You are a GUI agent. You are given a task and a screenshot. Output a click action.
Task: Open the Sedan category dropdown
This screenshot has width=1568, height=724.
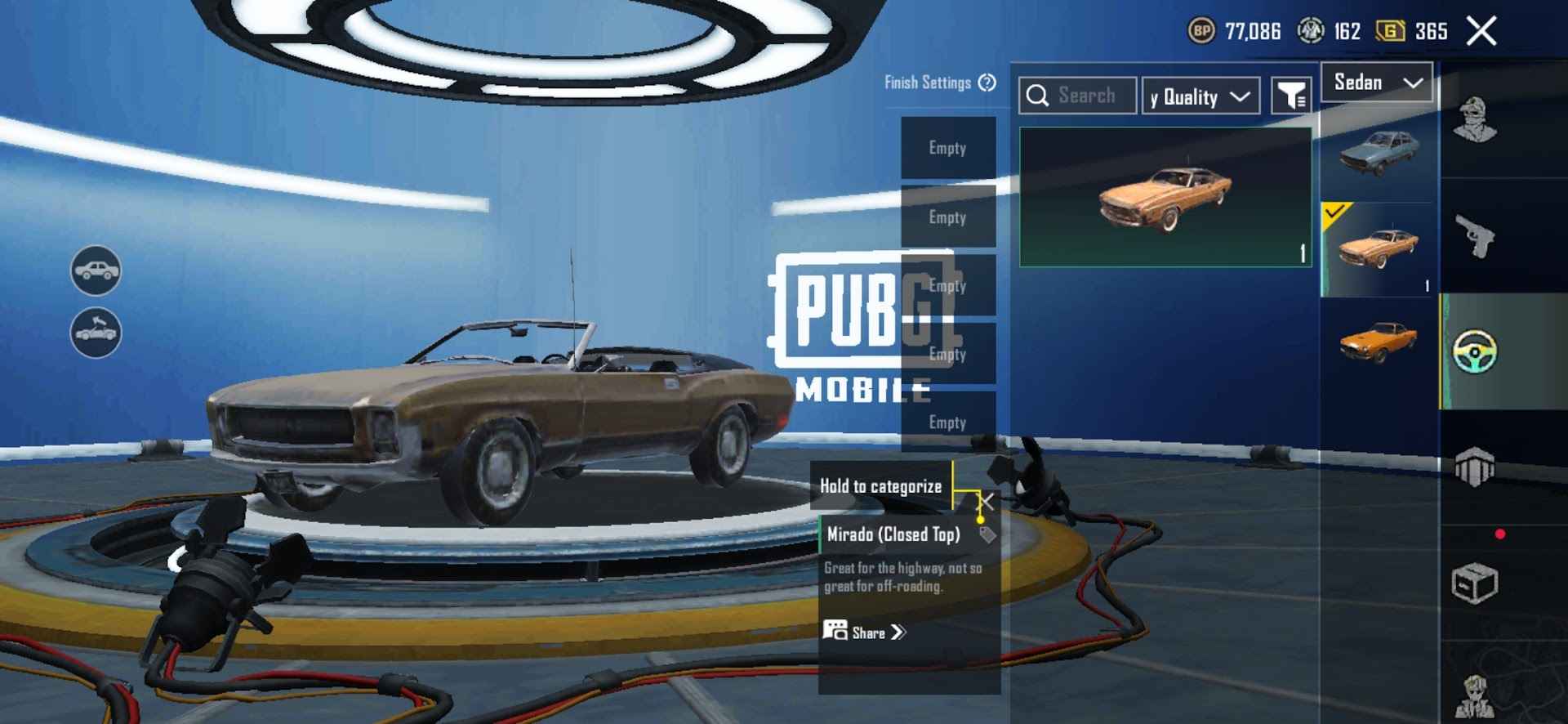pyautogui.click(x=1376, y=82)
